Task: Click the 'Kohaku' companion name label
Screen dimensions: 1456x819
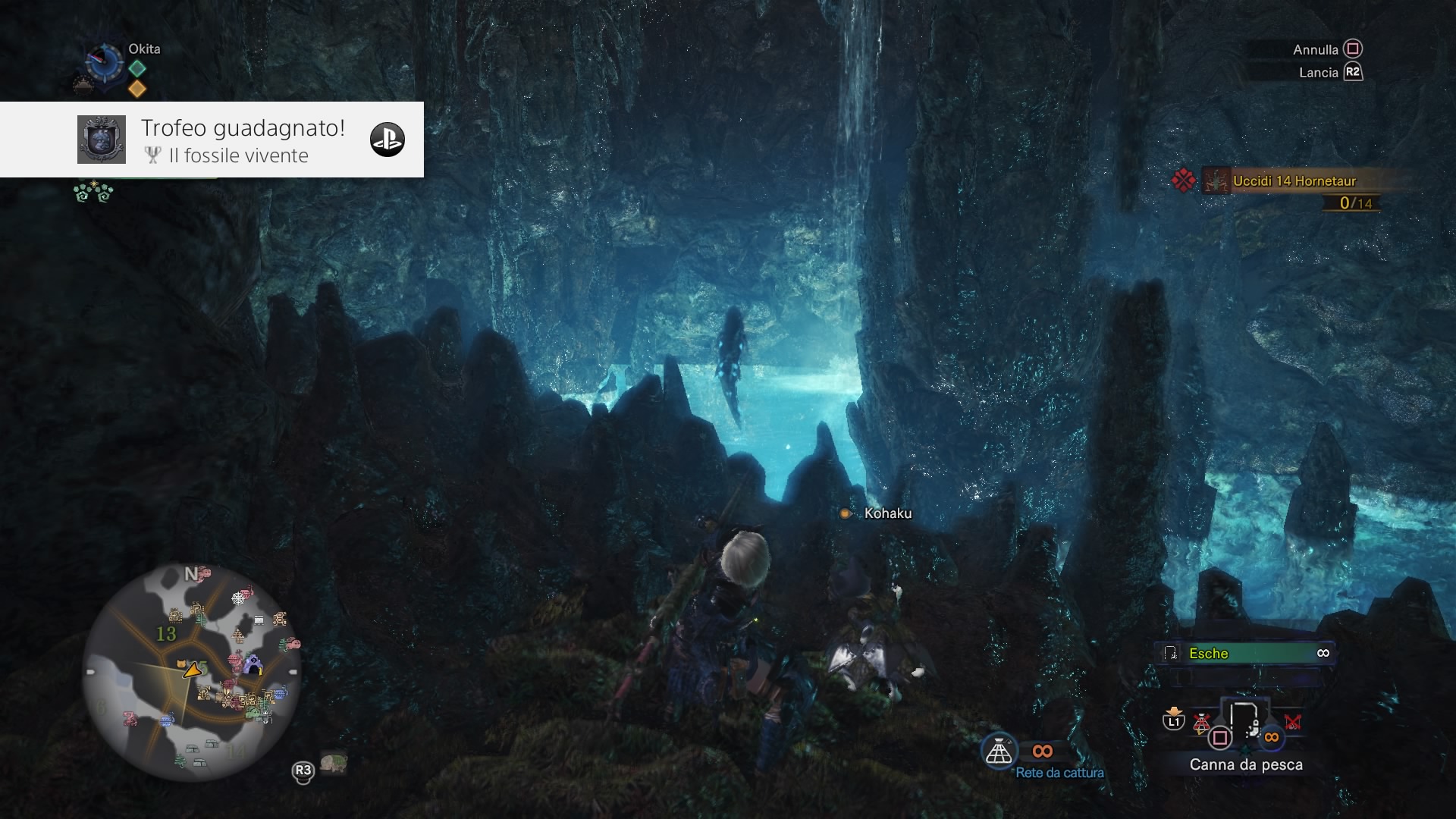Action: pyautogui.click(x=887, y=513)
